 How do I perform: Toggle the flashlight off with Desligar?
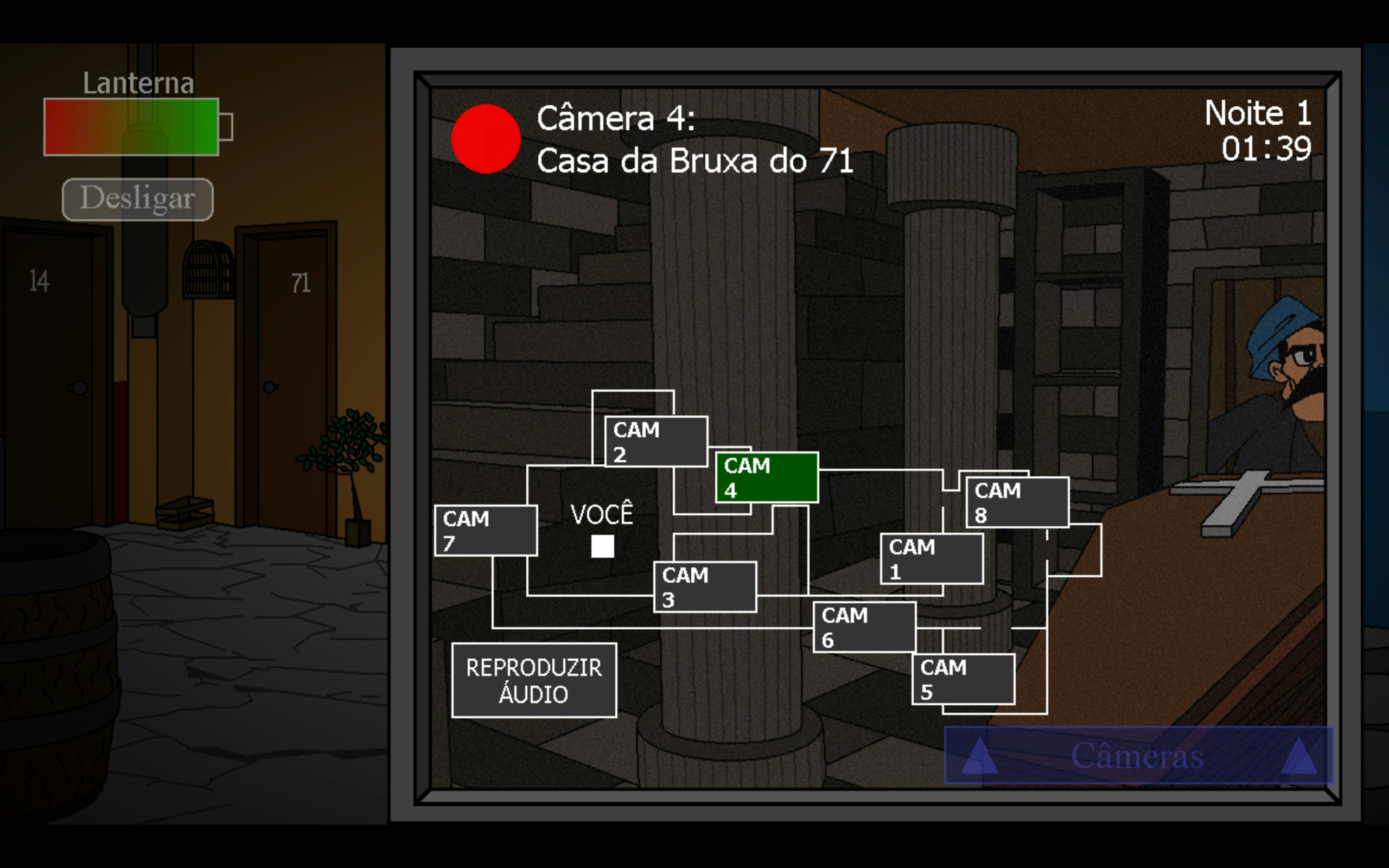(137, 199)
